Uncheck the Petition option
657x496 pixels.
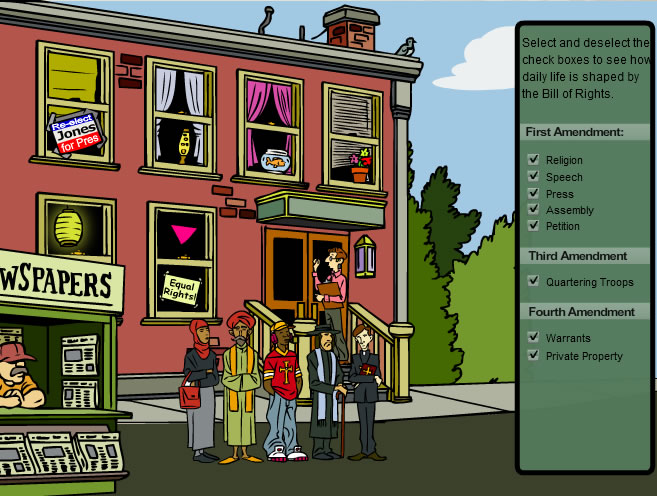point(534,226)
